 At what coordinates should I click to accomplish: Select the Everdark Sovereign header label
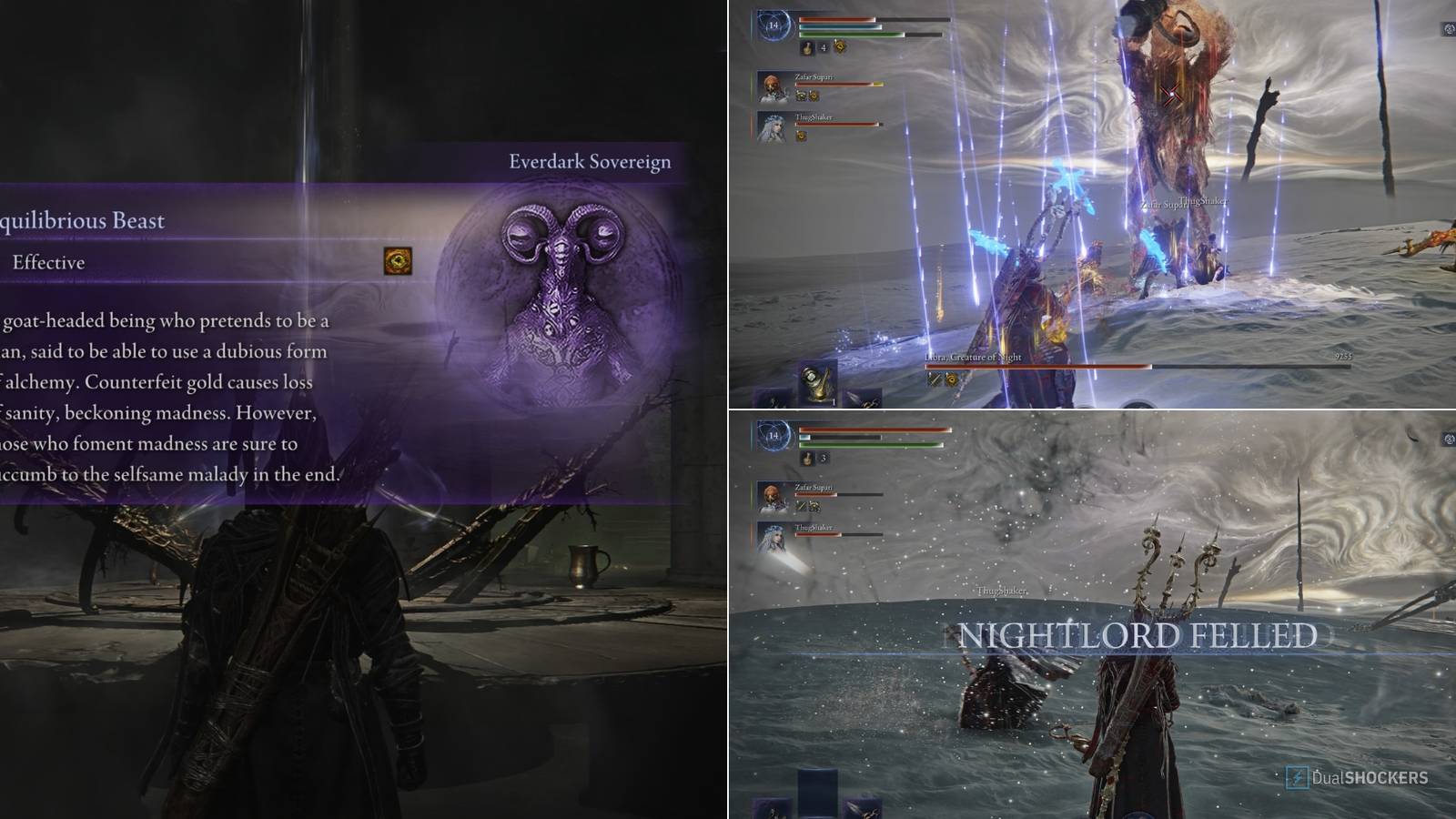(590, 160)
